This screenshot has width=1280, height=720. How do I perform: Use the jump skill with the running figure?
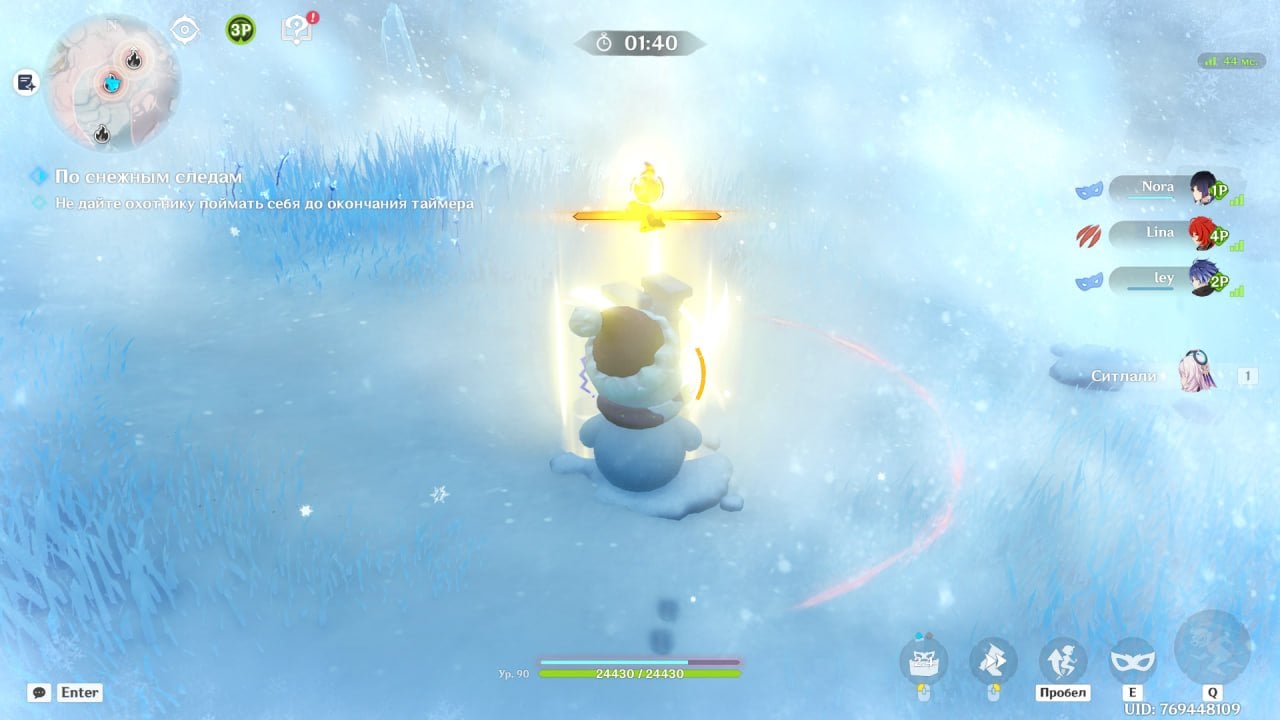click(x=1063, y=660)
